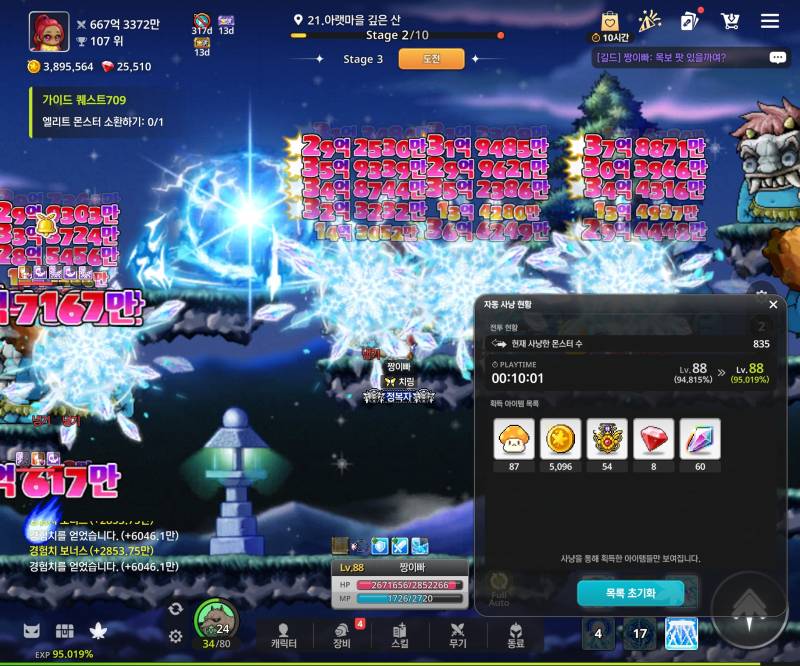Open the 장비 equipment menu
Viewport: 800px width, 666px height.
[x=342, y=636]
